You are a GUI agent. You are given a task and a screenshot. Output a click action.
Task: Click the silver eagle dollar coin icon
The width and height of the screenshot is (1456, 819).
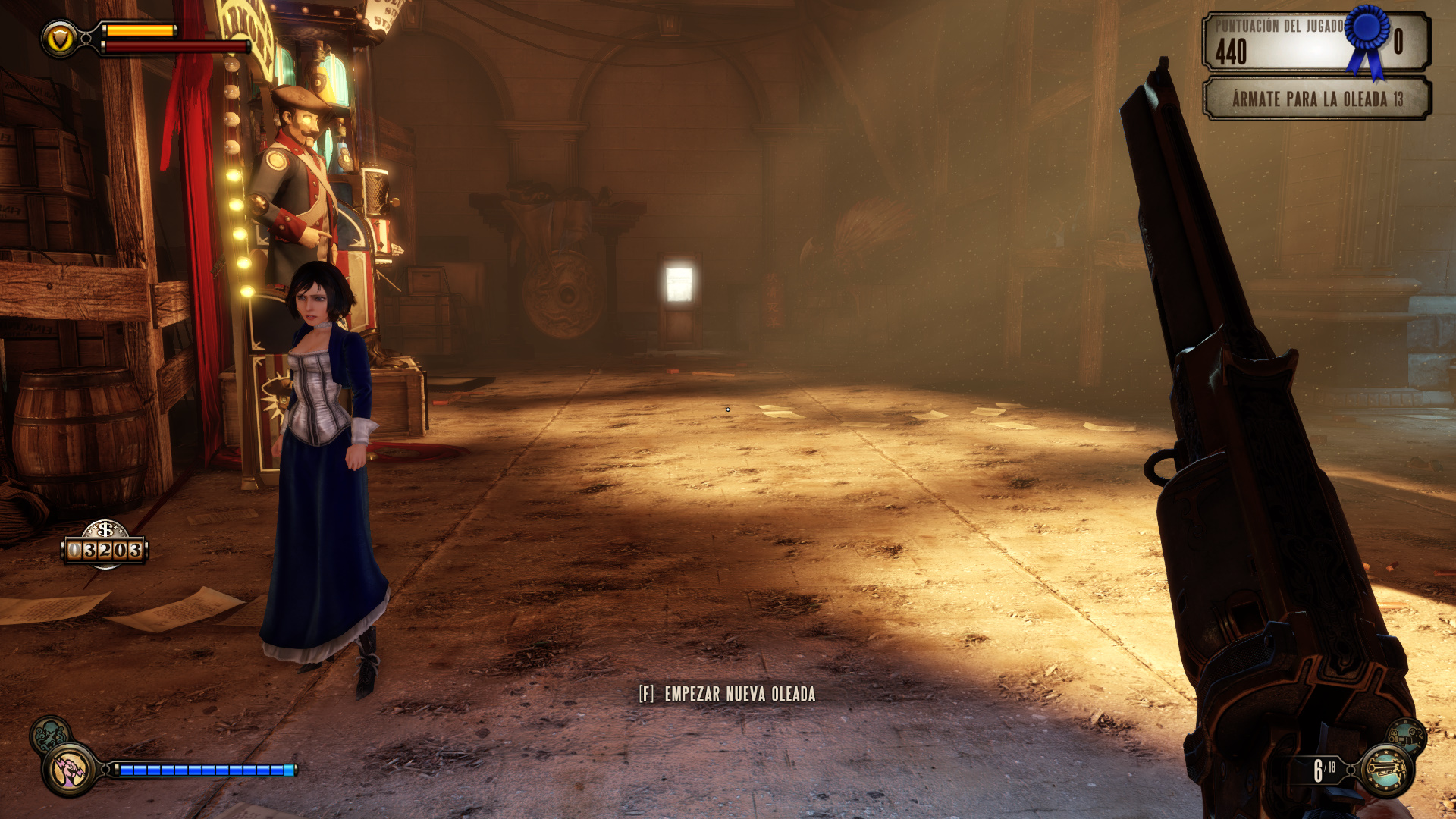tap(105, 529)
